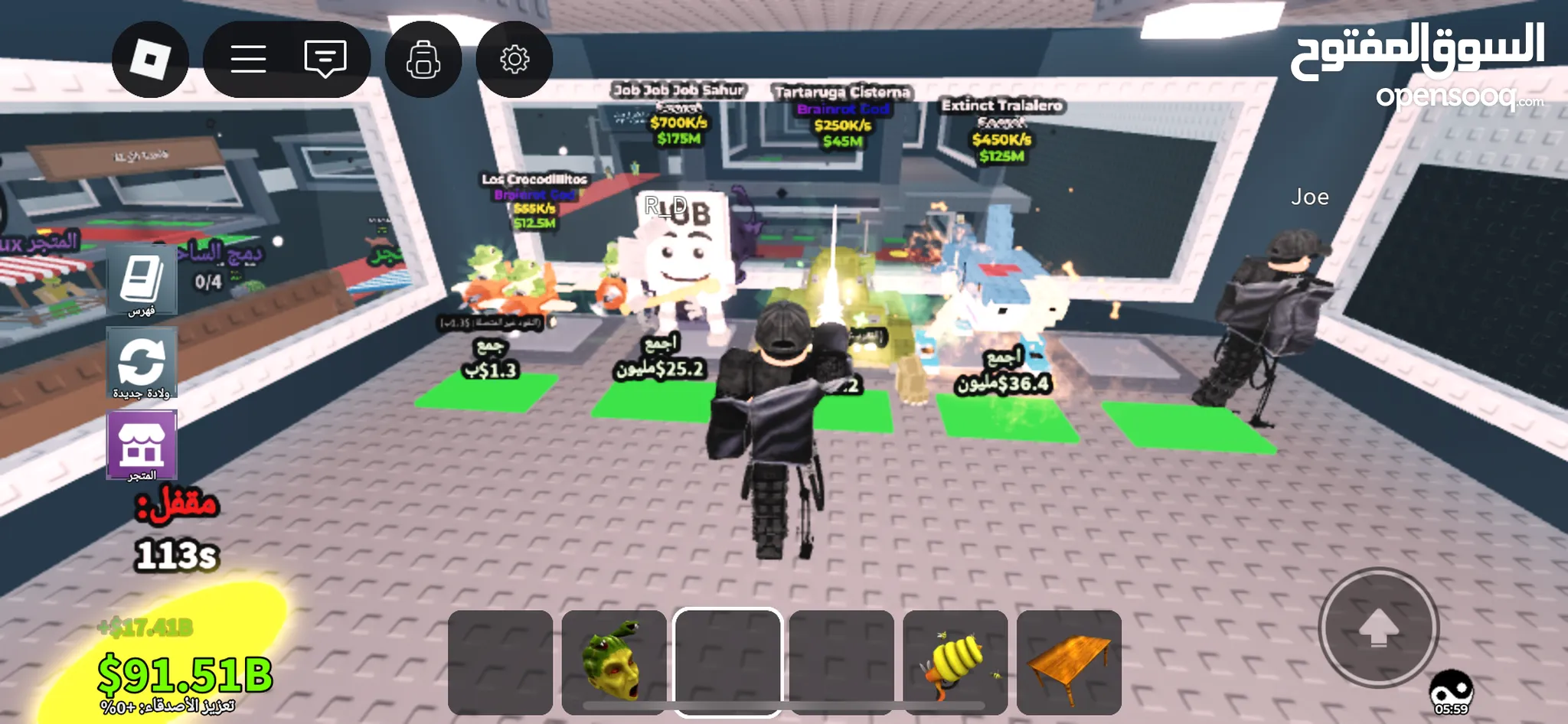Open the chat icon
This screenshot has height=724, width=1568.
[x=325, y=57]
